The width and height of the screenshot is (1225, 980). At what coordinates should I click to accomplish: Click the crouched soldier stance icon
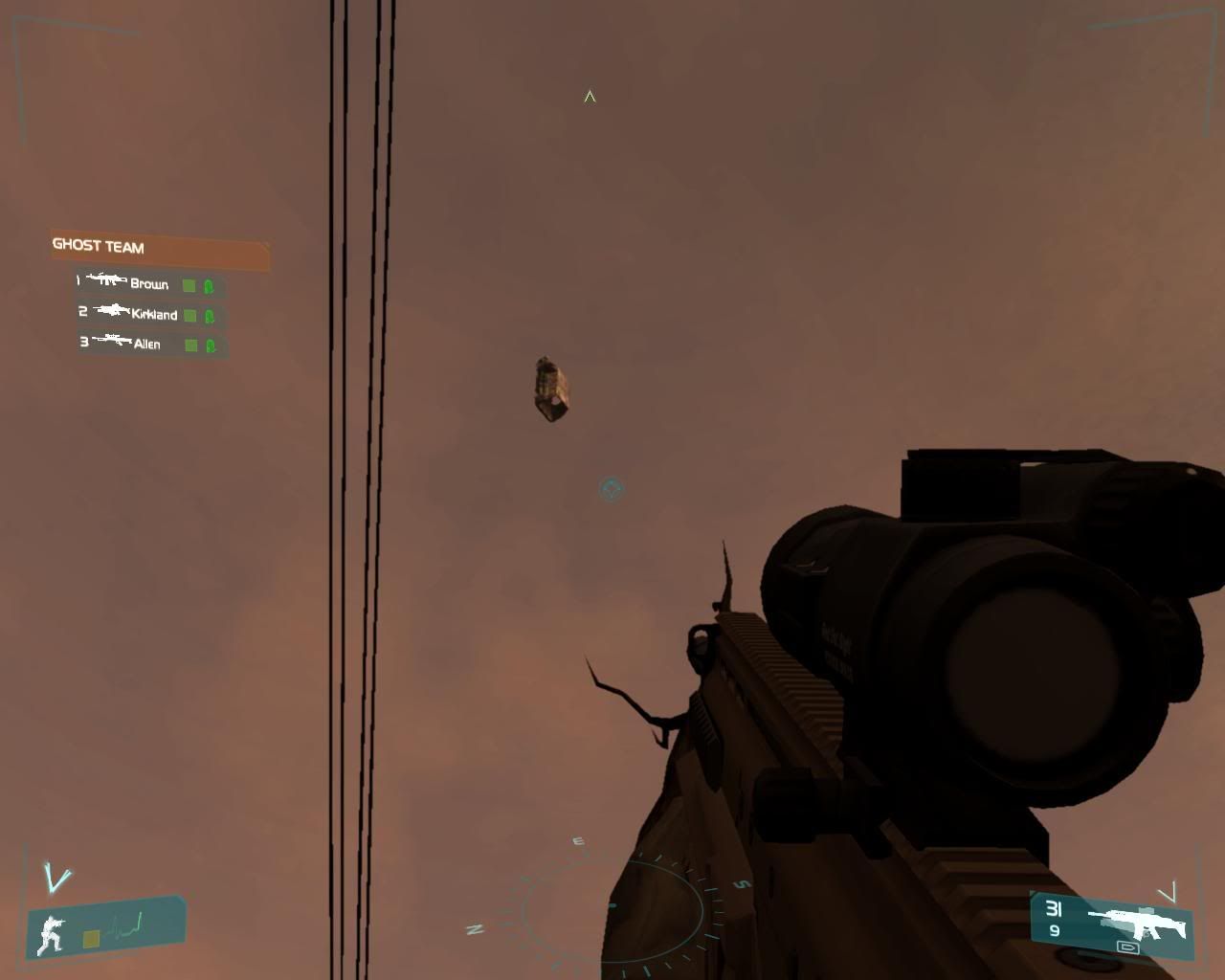[51, 934]
